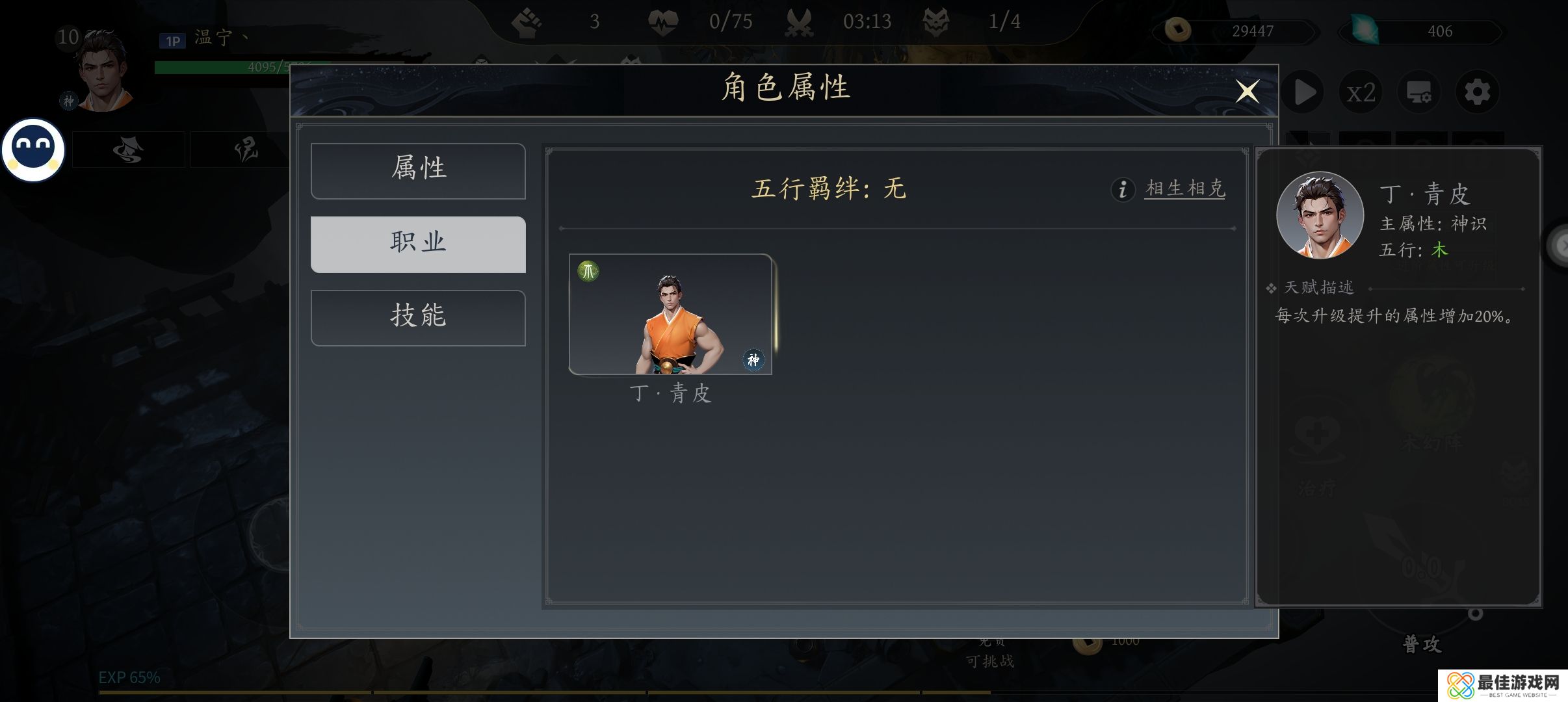
Task: Switch to the 属性 tab
Action: pos(418,170)
